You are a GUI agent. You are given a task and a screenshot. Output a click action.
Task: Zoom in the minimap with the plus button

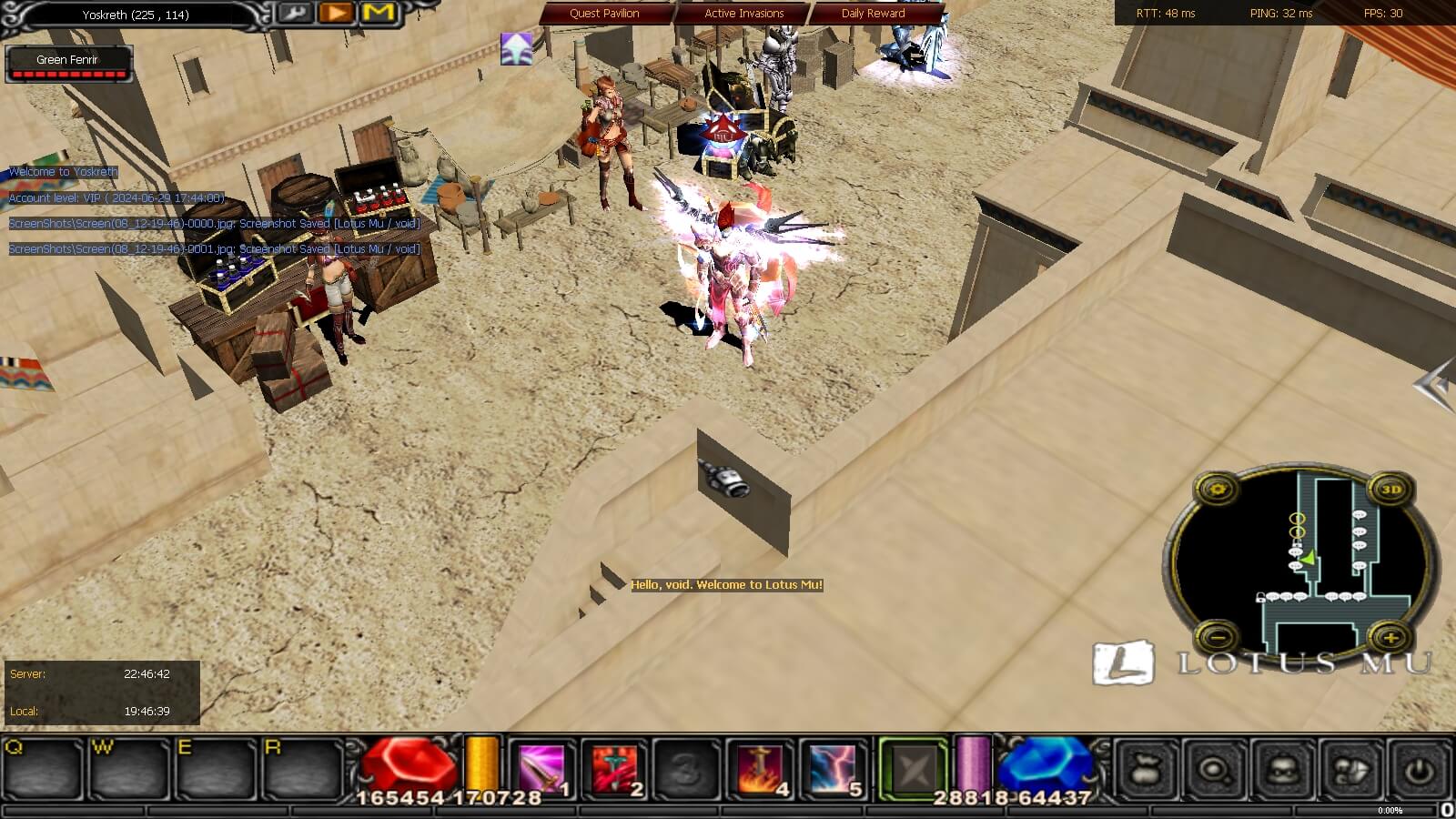[1390, 637]
